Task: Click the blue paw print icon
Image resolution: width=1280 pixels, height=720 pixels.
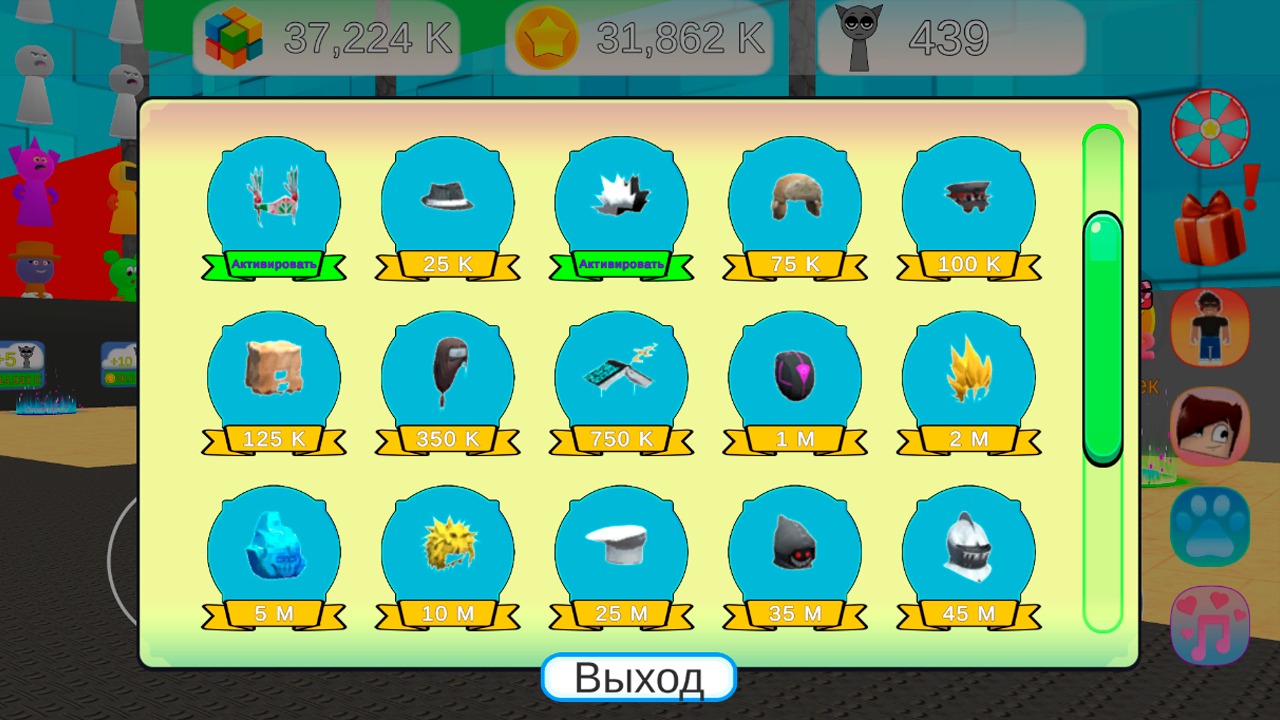Action: [x=1208, y=524]
